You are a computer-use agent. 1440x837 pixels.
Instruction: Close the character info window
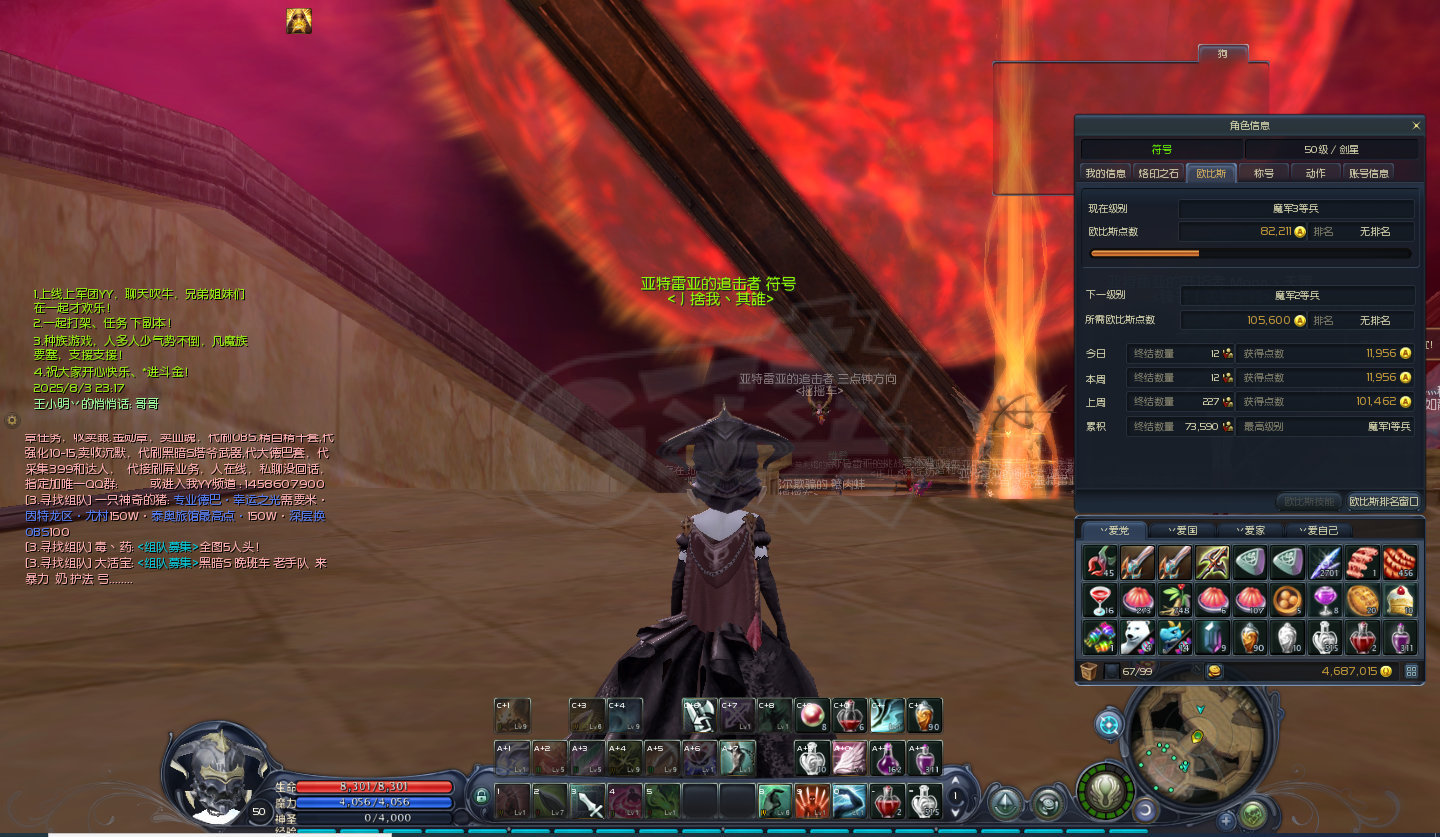tap(1416, 126)
